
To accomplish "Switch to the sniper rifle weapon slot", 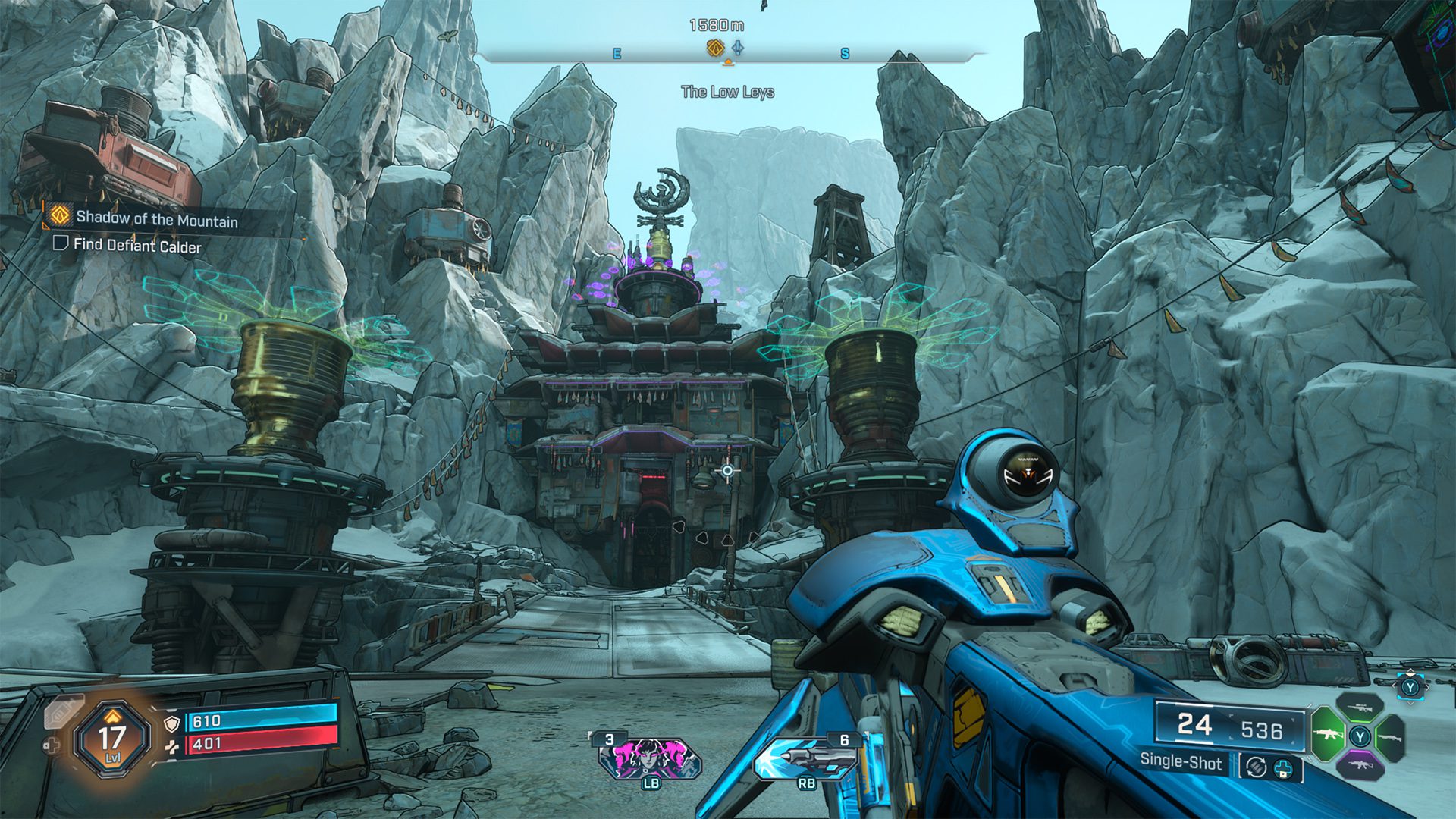I will click(x=1360, y=708).
